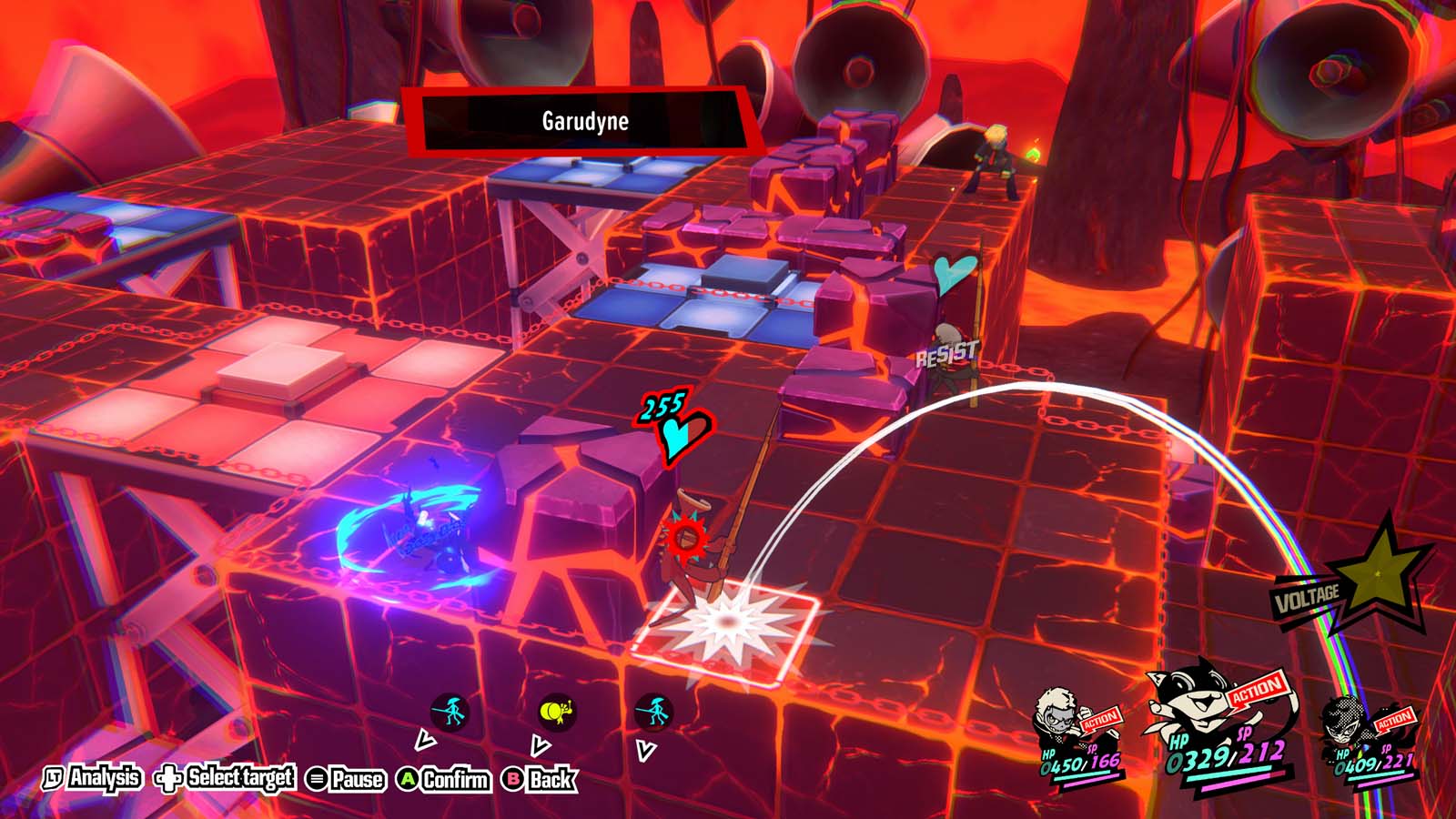
Task: Select the yellow drum enemy turn icon
Action: click(556, 711)
